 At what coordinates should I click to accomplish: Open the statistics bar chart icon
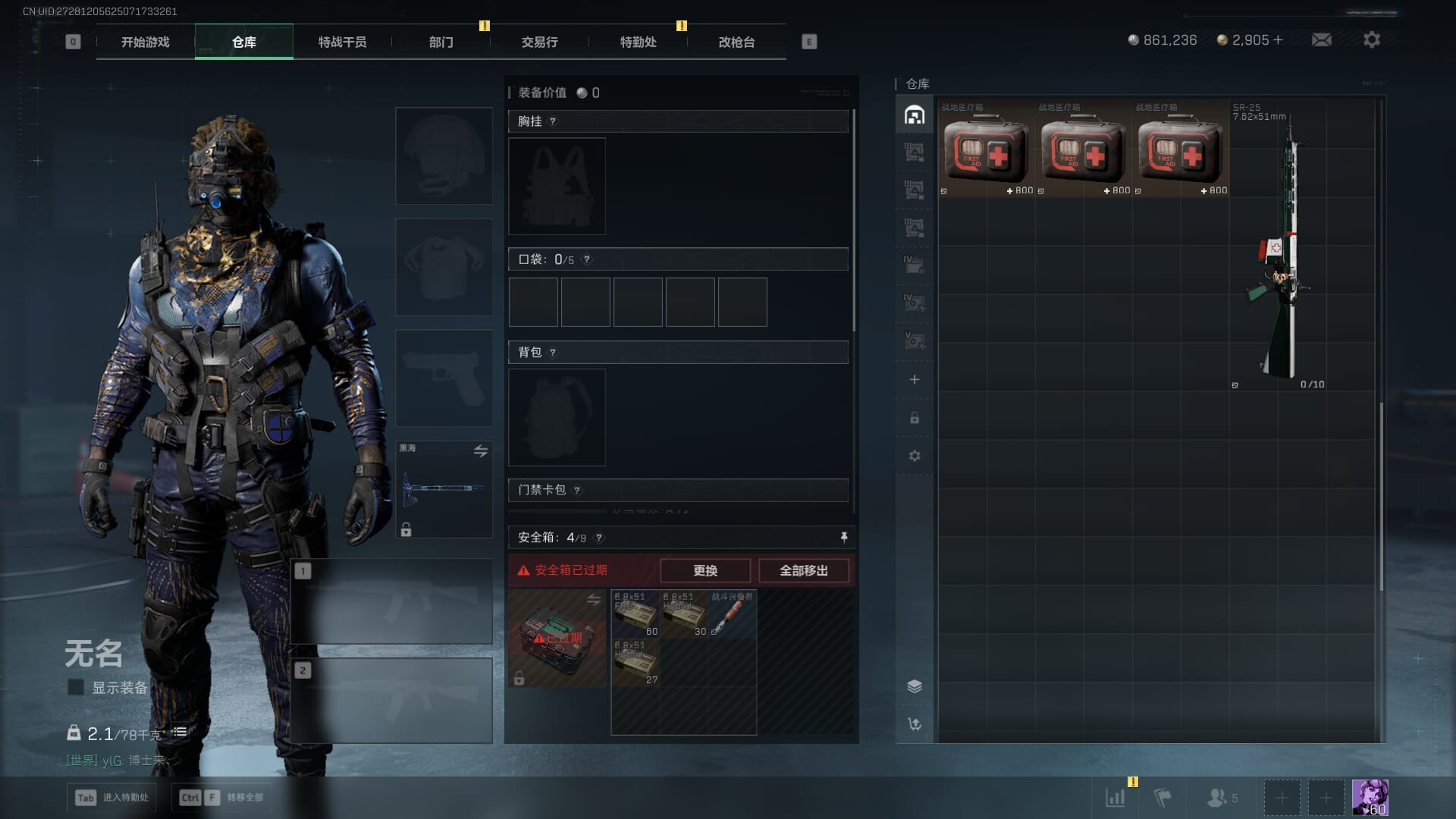click(1116, 798)
